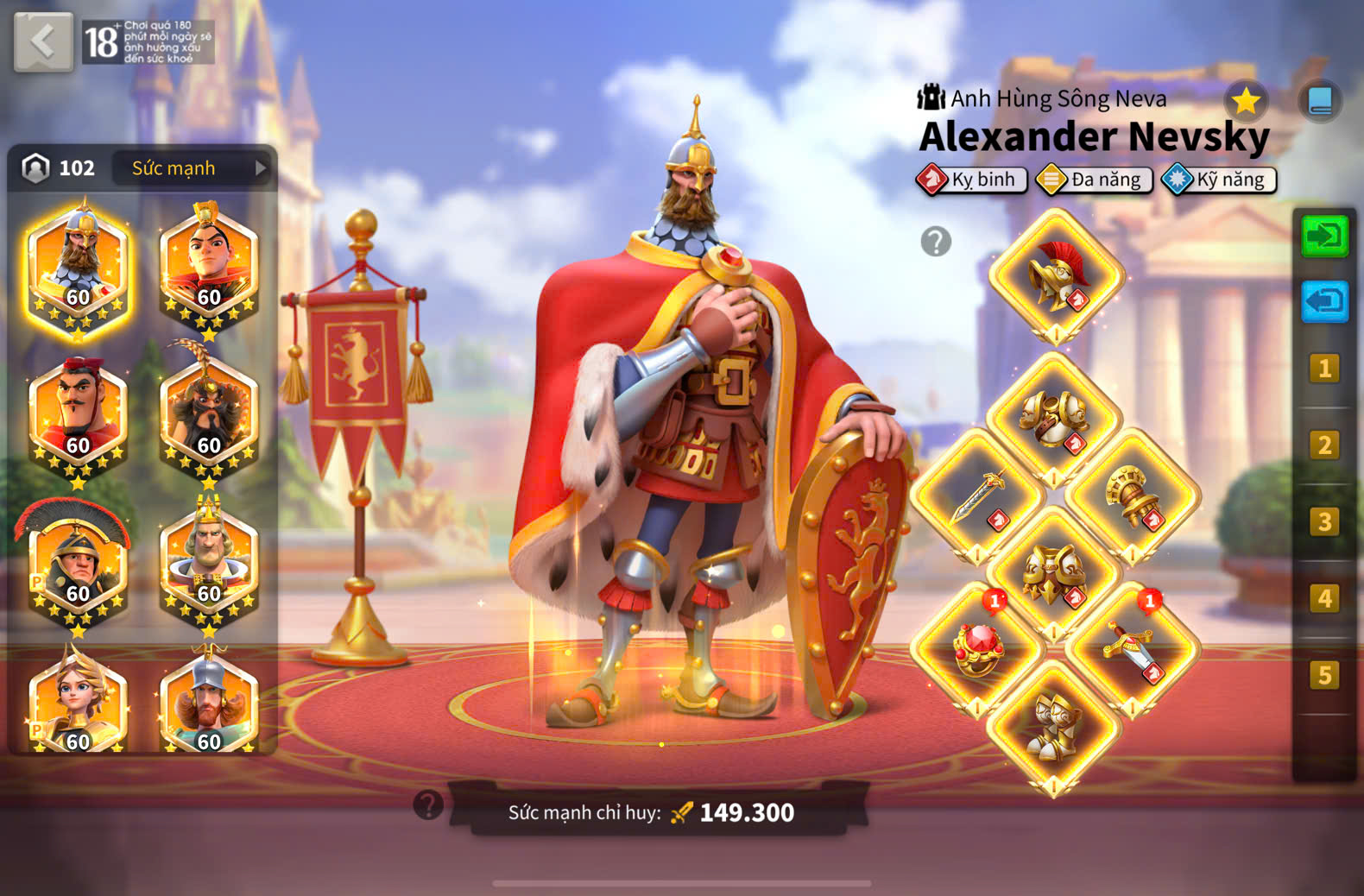Go back with the arrow button
Screen dimensions: 1364x896
tap(43, 41)
